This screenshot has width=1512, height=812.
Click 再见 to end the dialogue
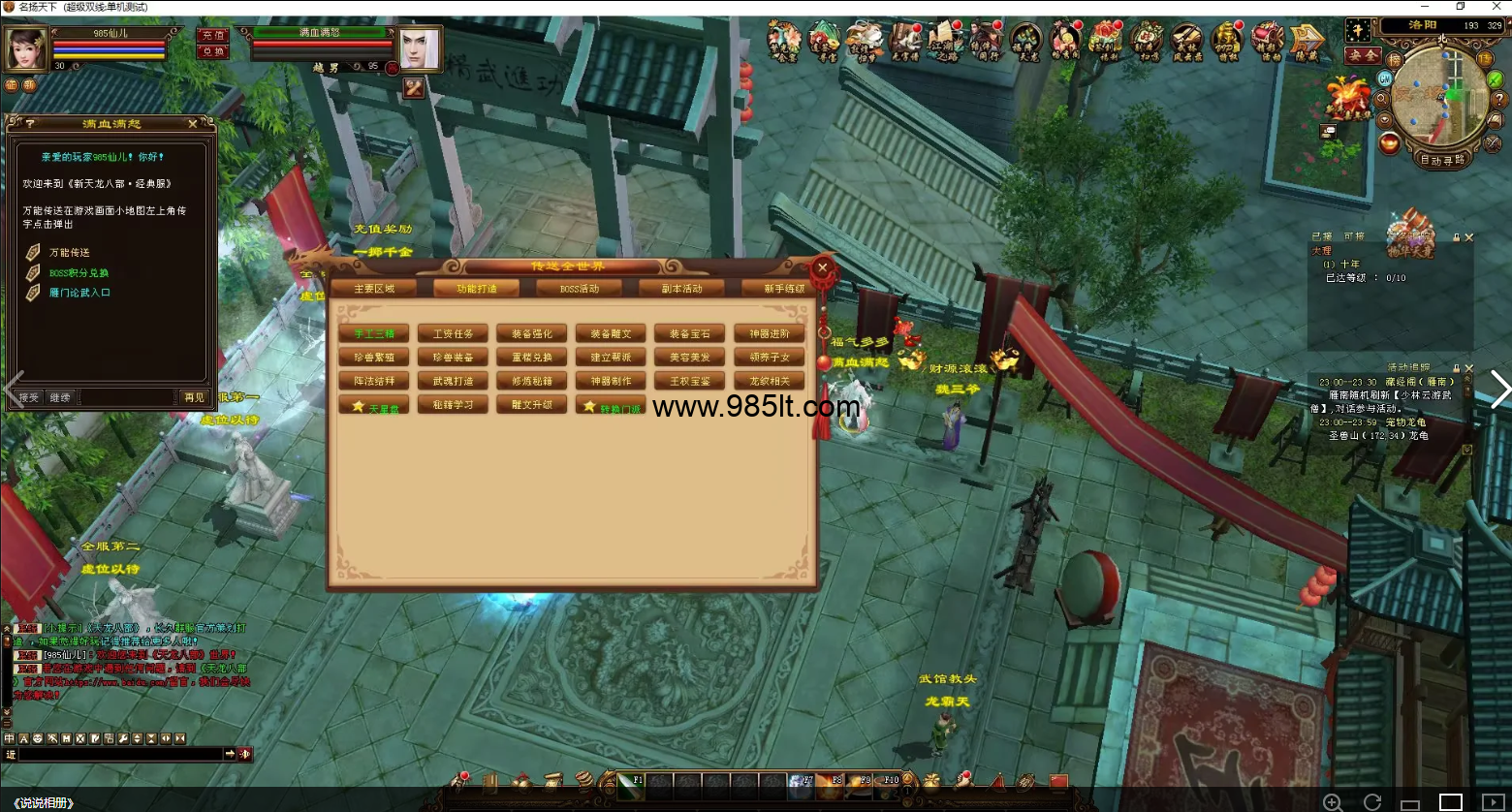coord(194,397)
